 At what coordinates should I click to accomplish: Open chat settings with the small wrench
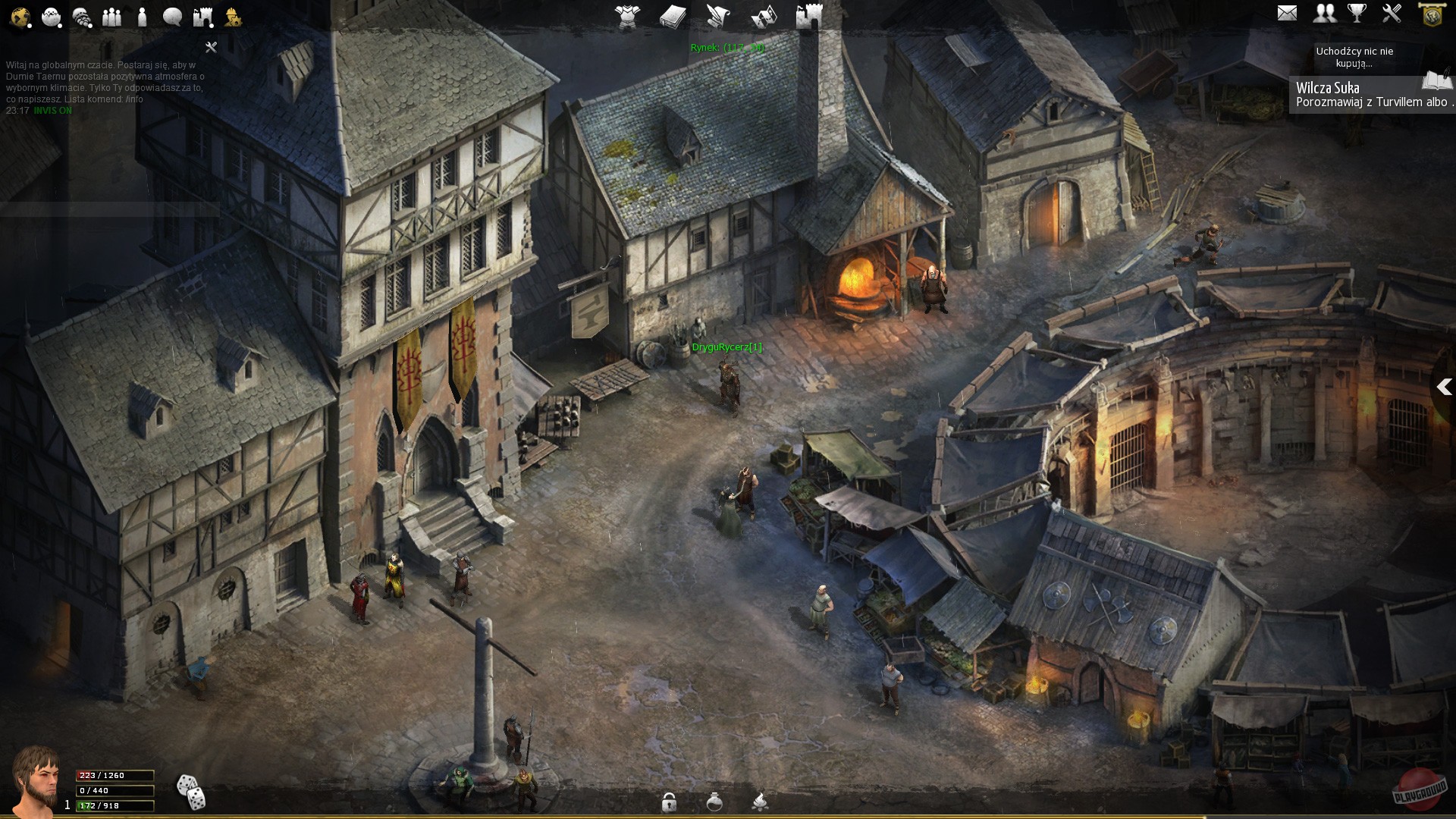[211, 47]
